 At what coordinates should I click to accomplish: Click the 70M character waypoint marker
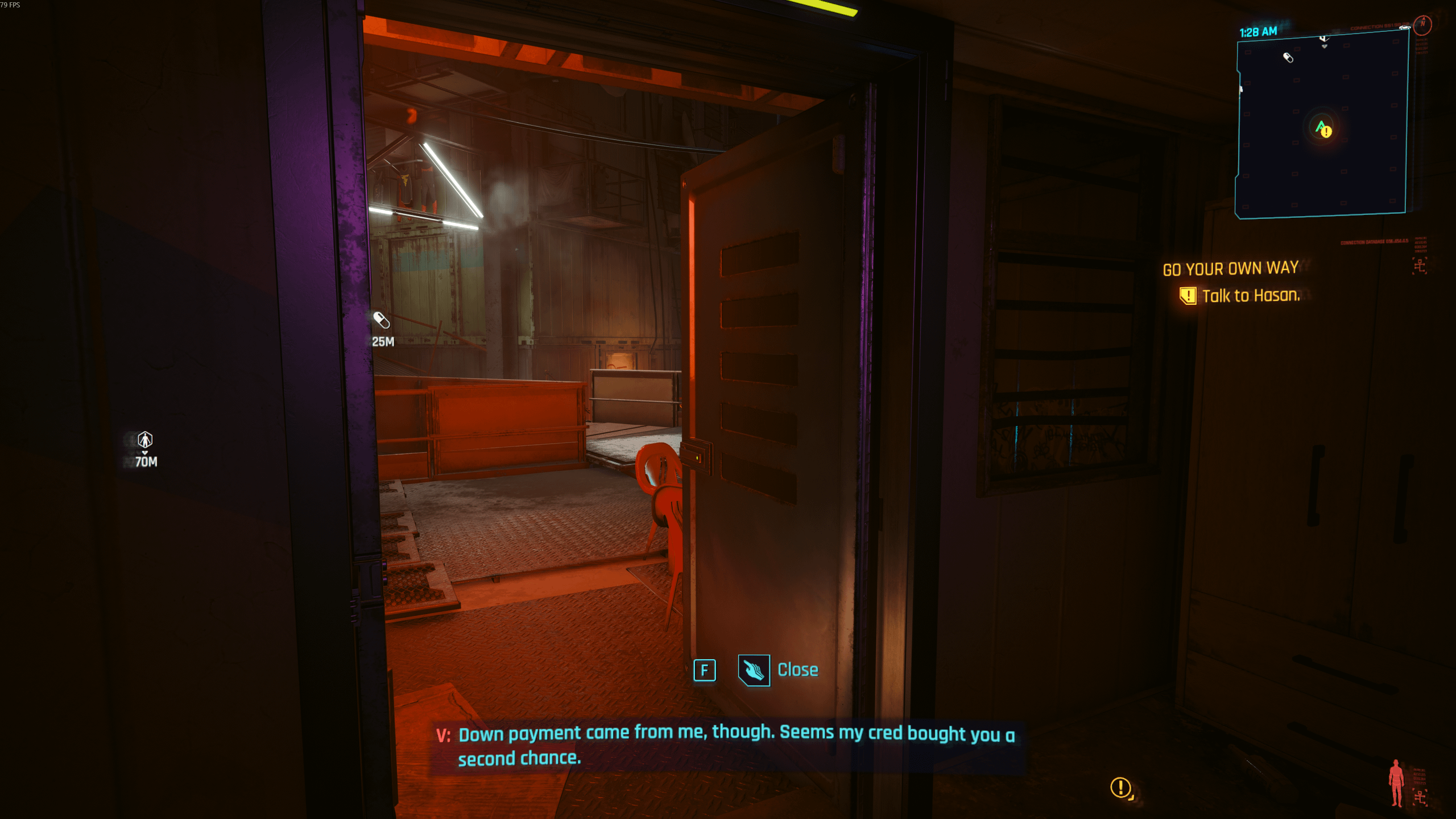click(x=145, y=440)
